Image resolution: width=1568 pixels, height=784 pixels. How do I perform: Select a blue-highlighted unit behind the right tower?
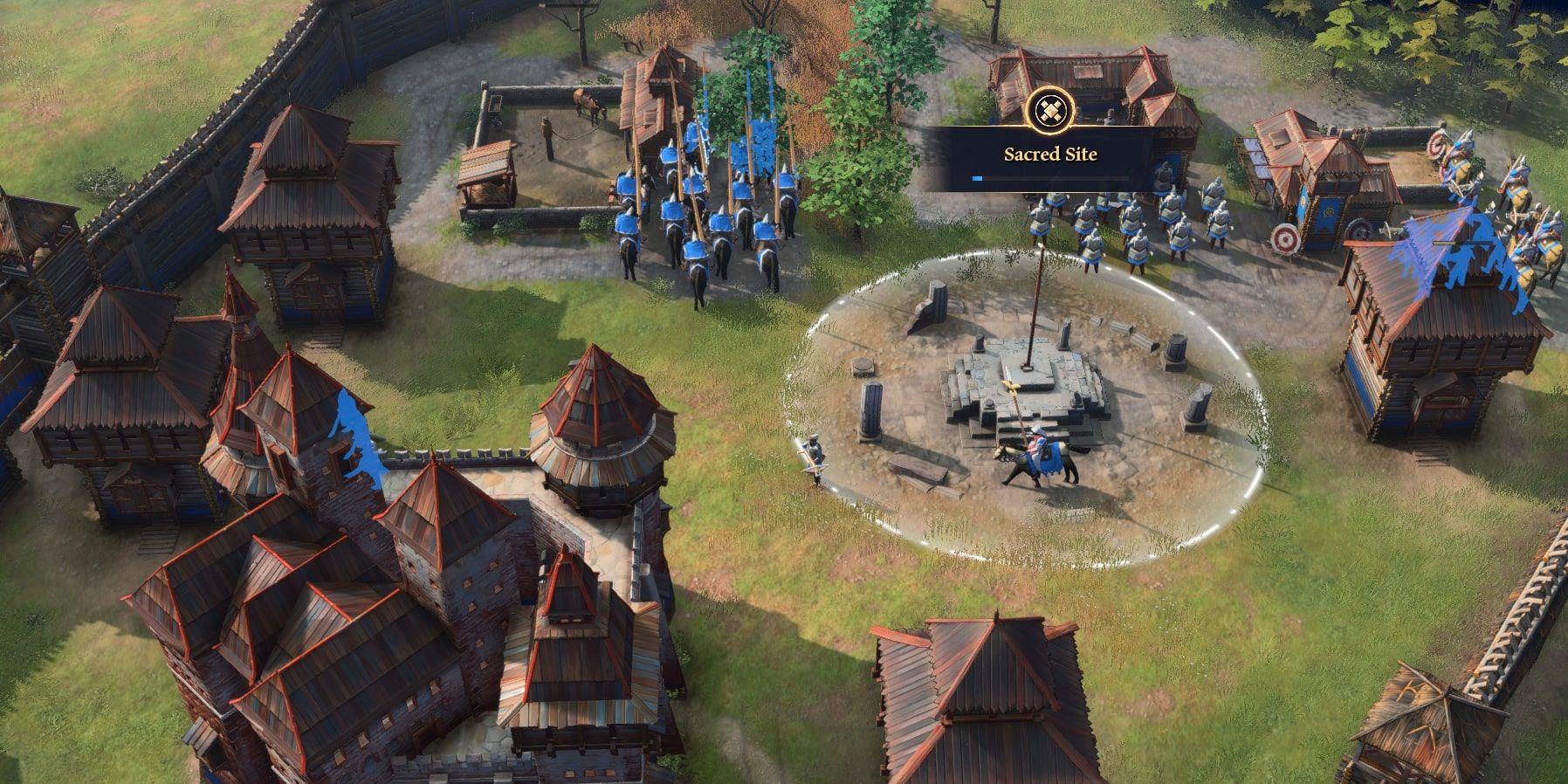[1475, 258]
